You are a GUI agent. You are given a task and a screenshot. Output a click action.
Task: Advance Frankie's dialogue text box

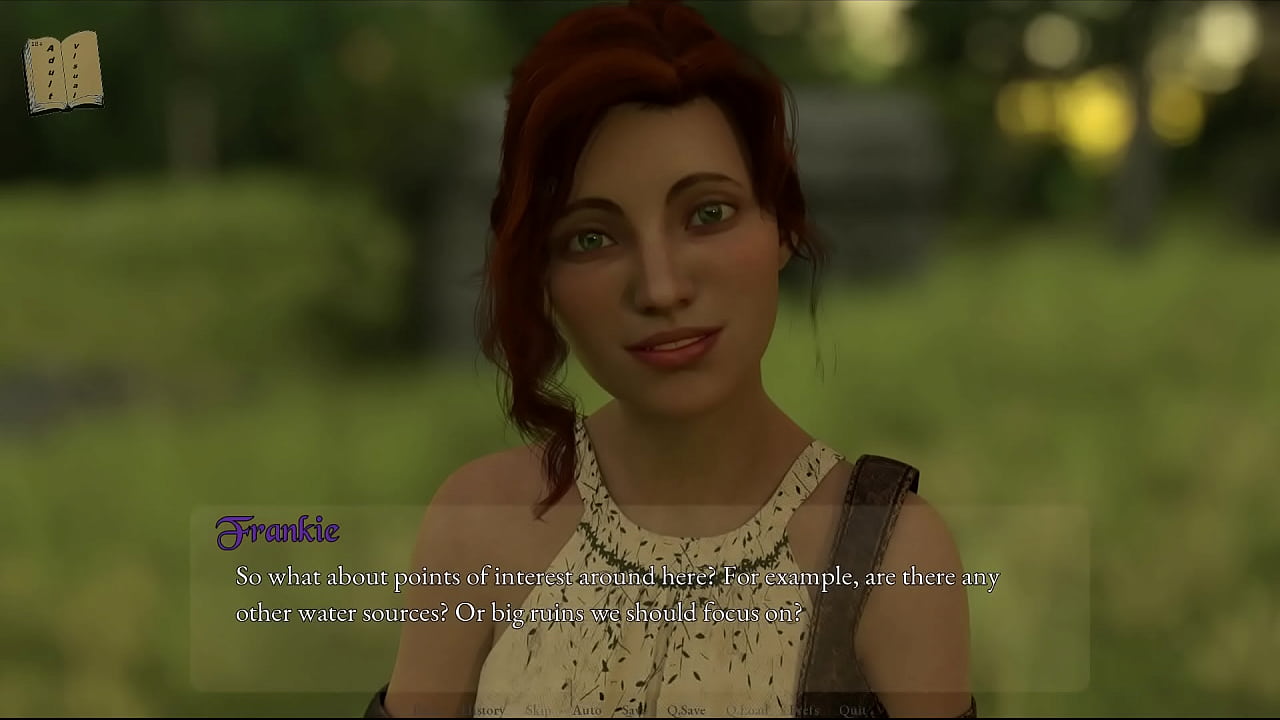click(640, 598)
